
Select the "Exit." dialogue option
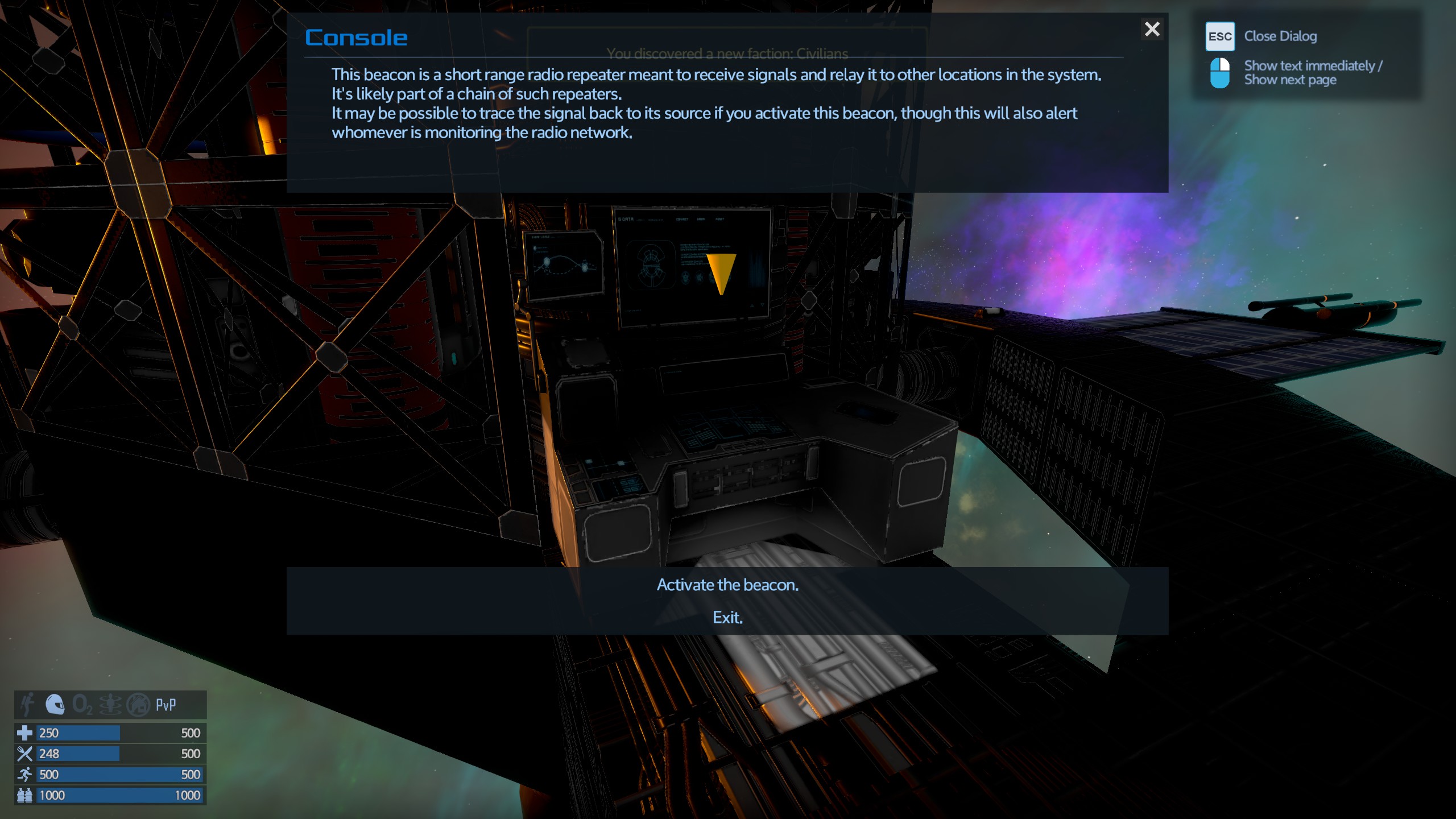pos(727,618)
